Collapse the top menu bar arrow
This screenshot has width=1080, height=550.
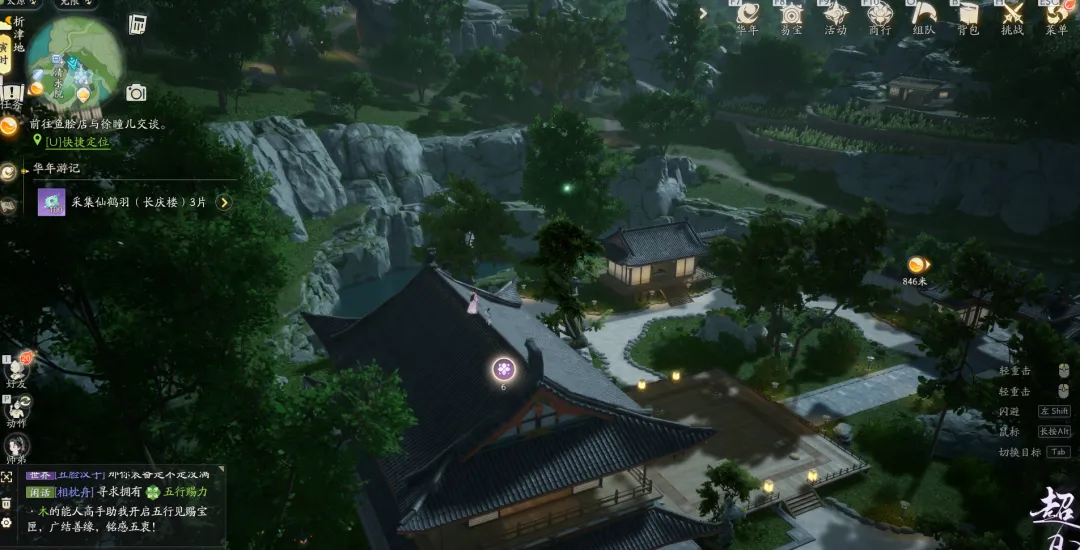[x=703, y=13]
